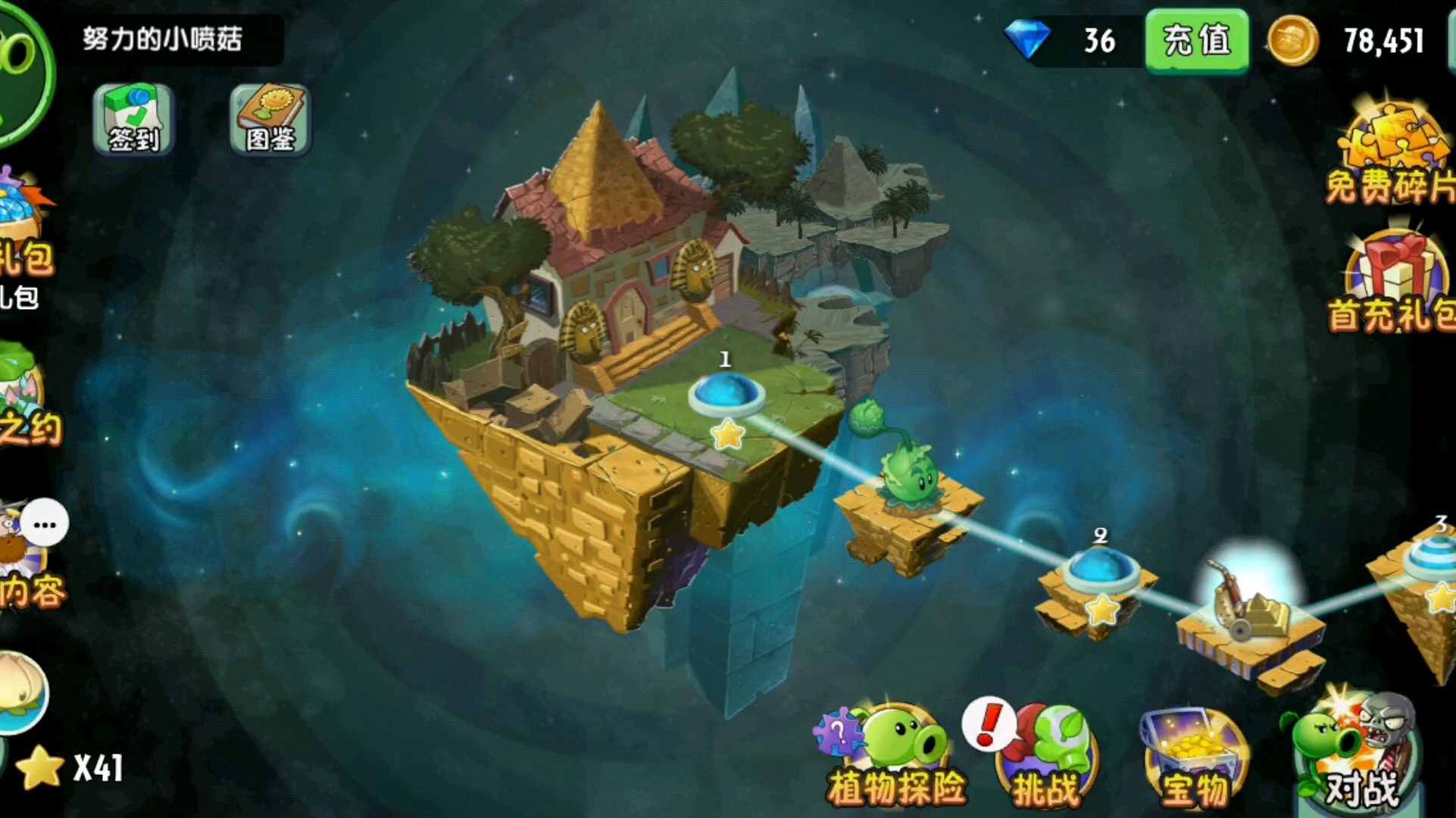Claim 免费碎片 free puzzle pieces
Screen dimensions: 1456x818
1390,155
